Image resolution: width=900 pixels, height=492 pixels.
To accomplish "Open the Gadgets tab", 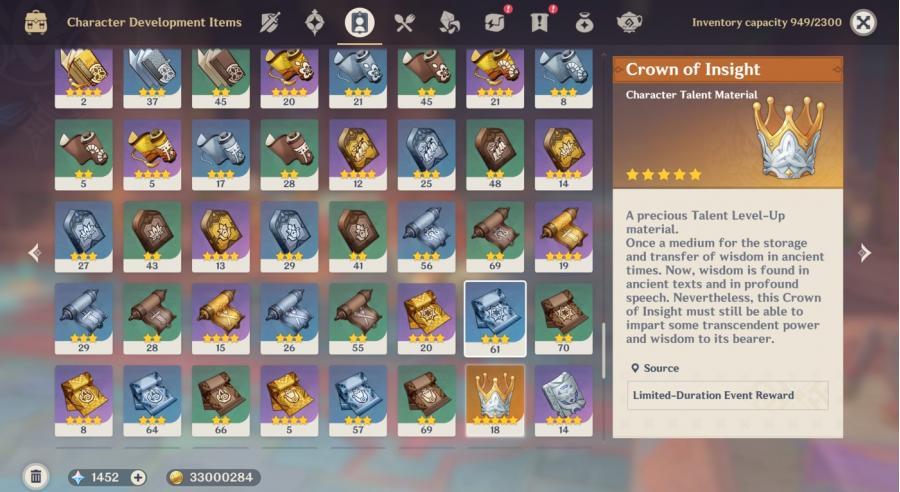I will pos(494,22).
